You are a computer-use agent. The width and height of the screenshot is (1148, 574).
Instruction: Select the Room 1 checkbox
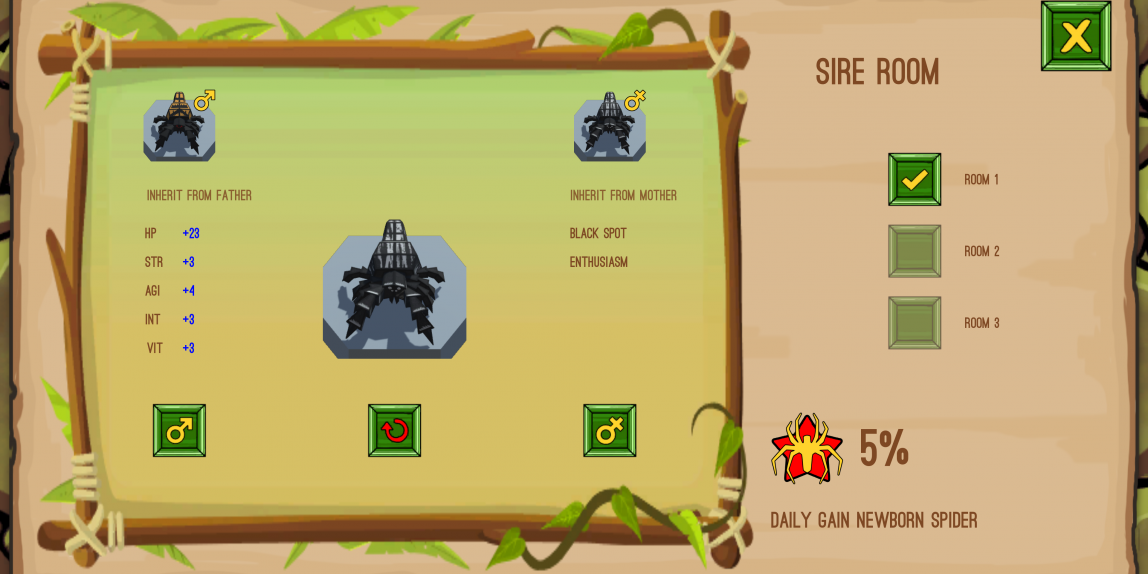[x=914, y=180]
